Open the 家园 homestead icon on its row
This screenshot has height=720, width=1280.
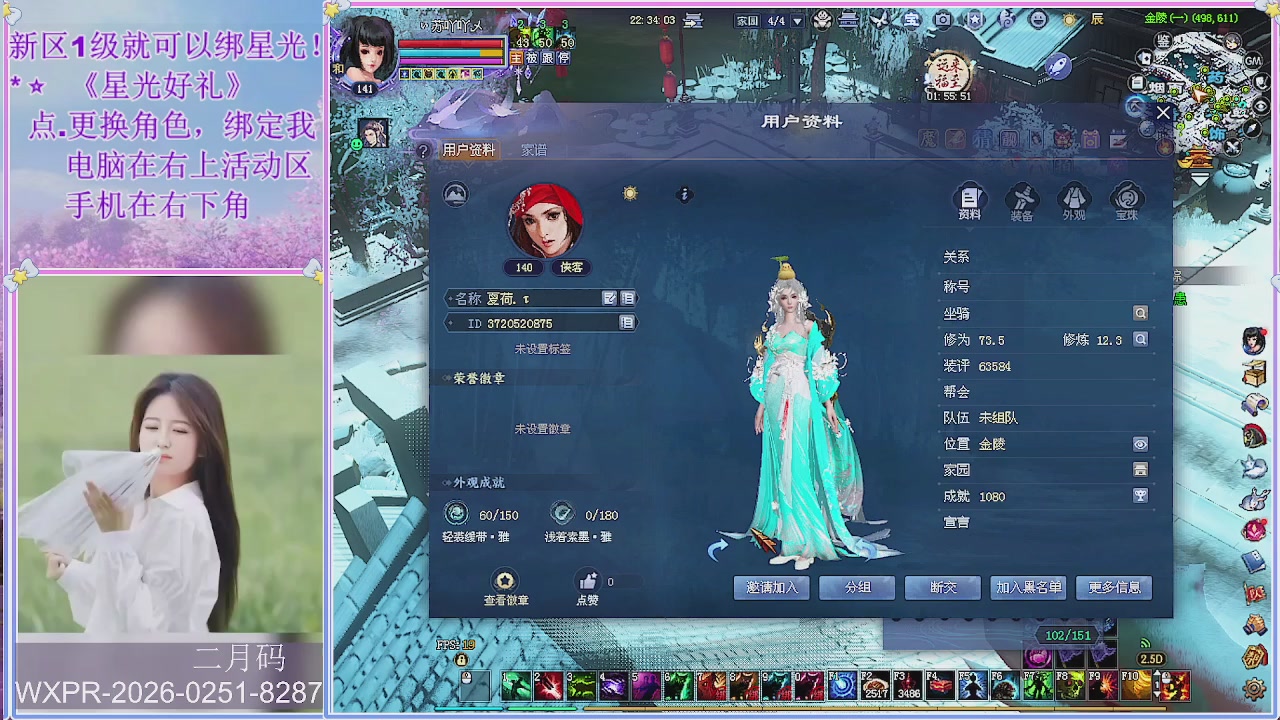(1140, 469)
